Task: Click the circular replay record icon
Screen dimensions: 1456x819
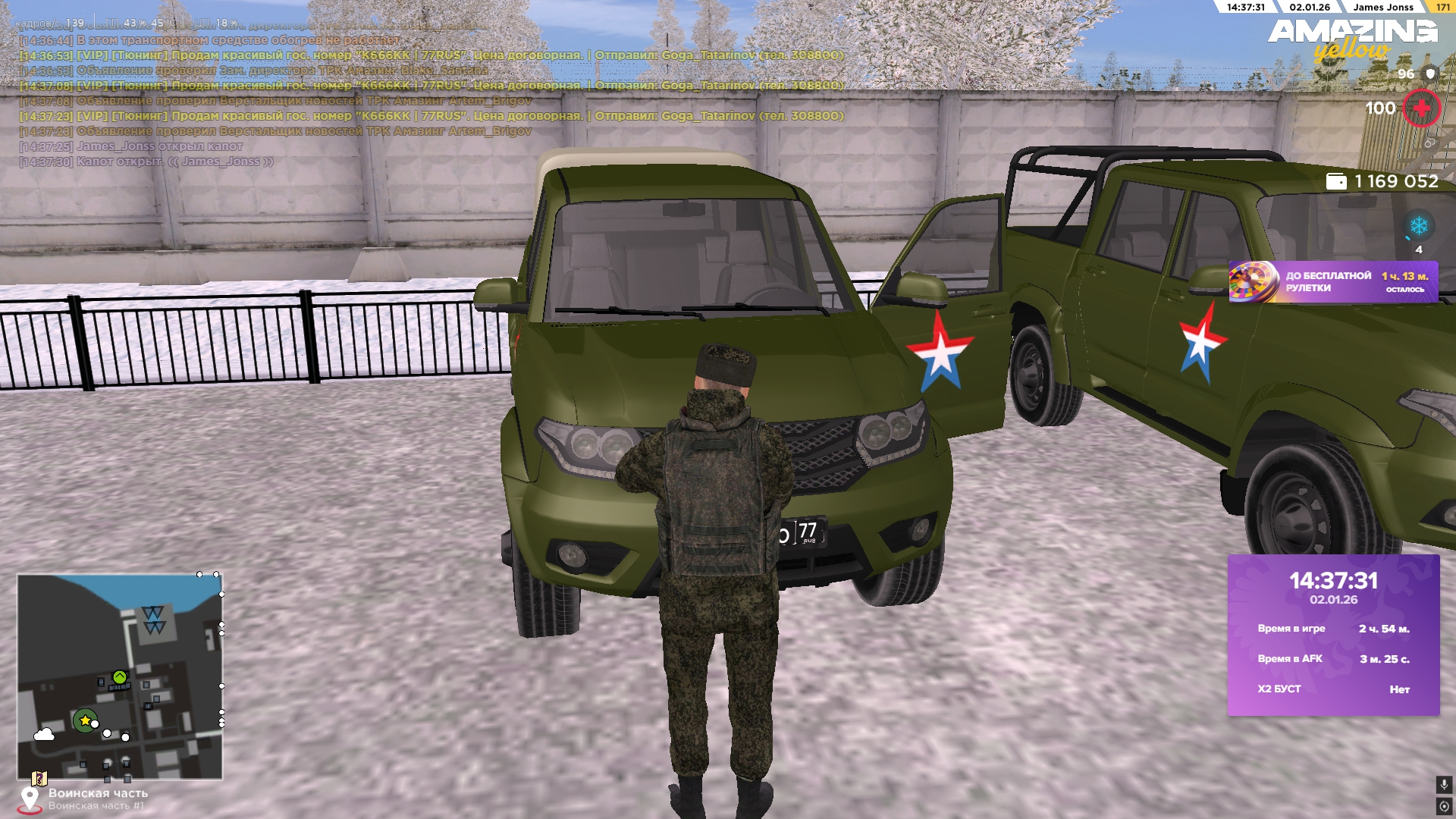Action: click(1443, 806)
